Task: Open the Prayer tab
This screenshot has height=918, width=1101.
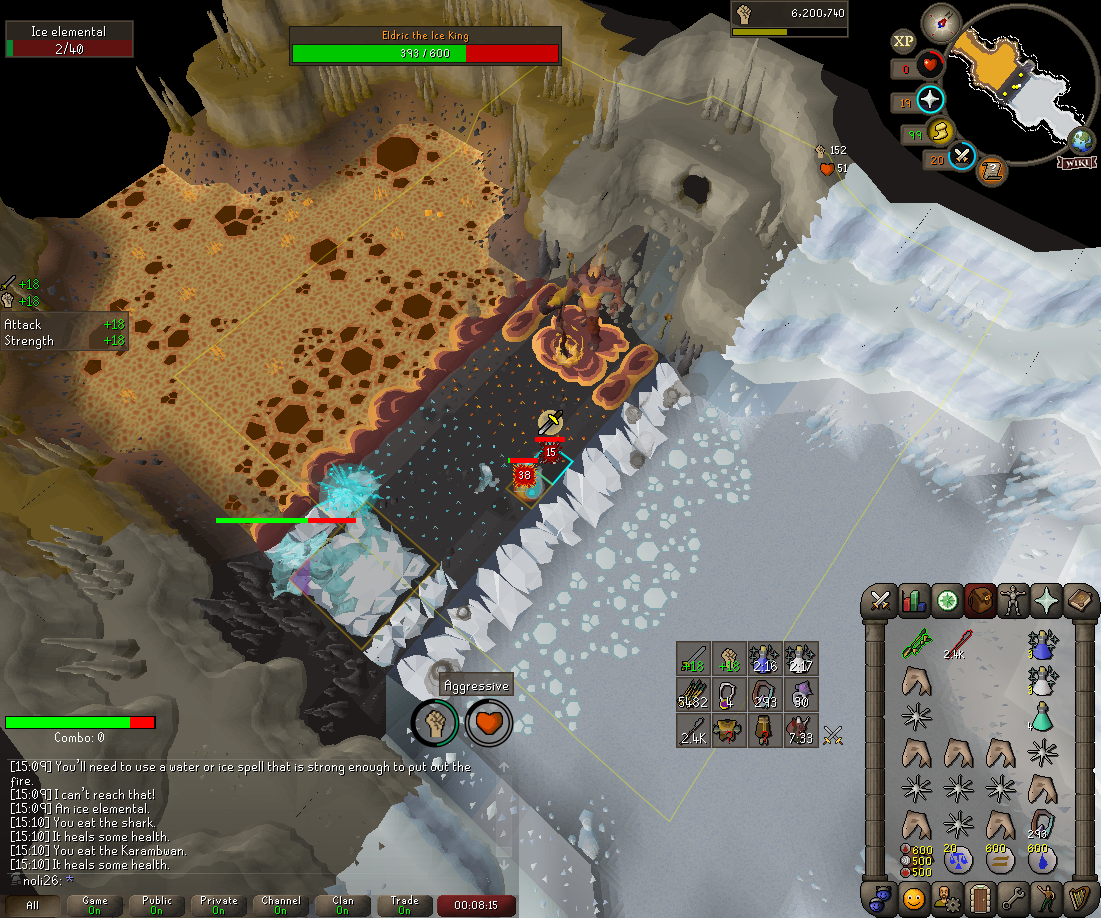Action: click(x=1047, y=600)
